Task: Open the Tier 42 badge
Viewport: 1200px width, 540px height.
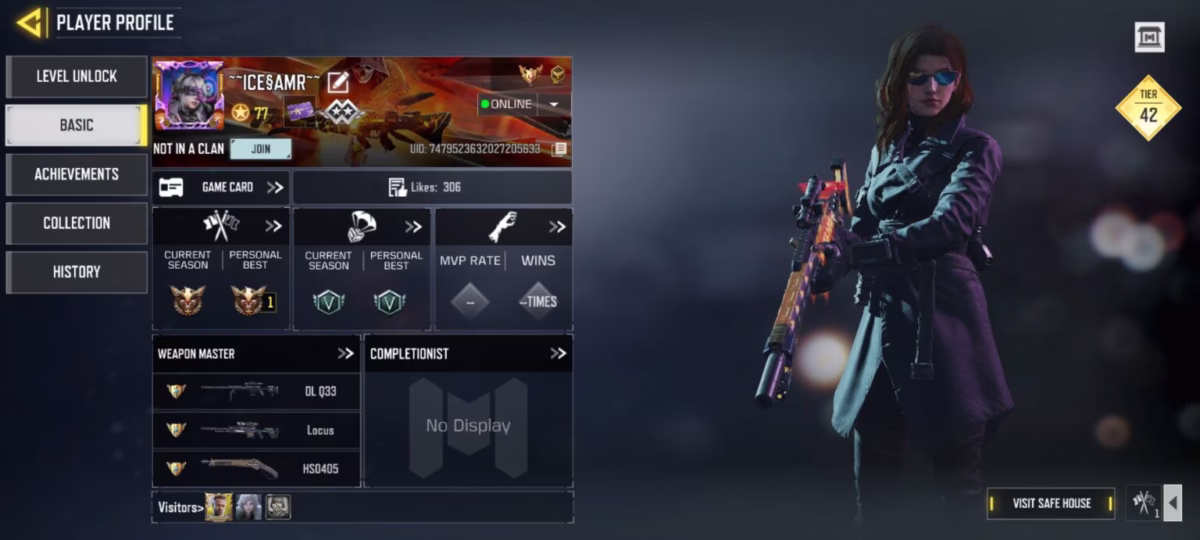Action: point(1148,108)
